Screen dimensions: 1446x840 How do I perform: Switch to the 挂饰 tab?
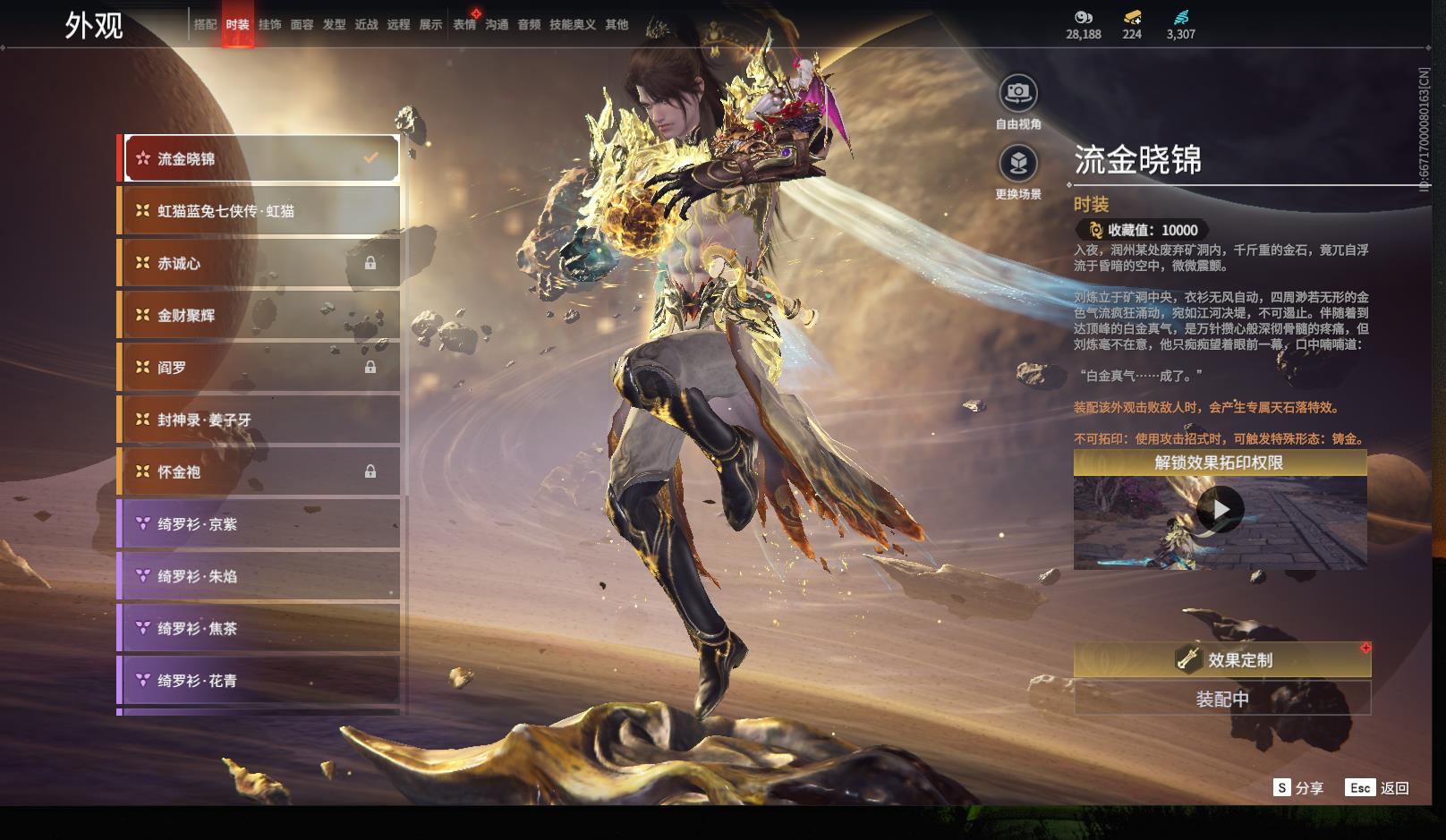pos(269,25)
